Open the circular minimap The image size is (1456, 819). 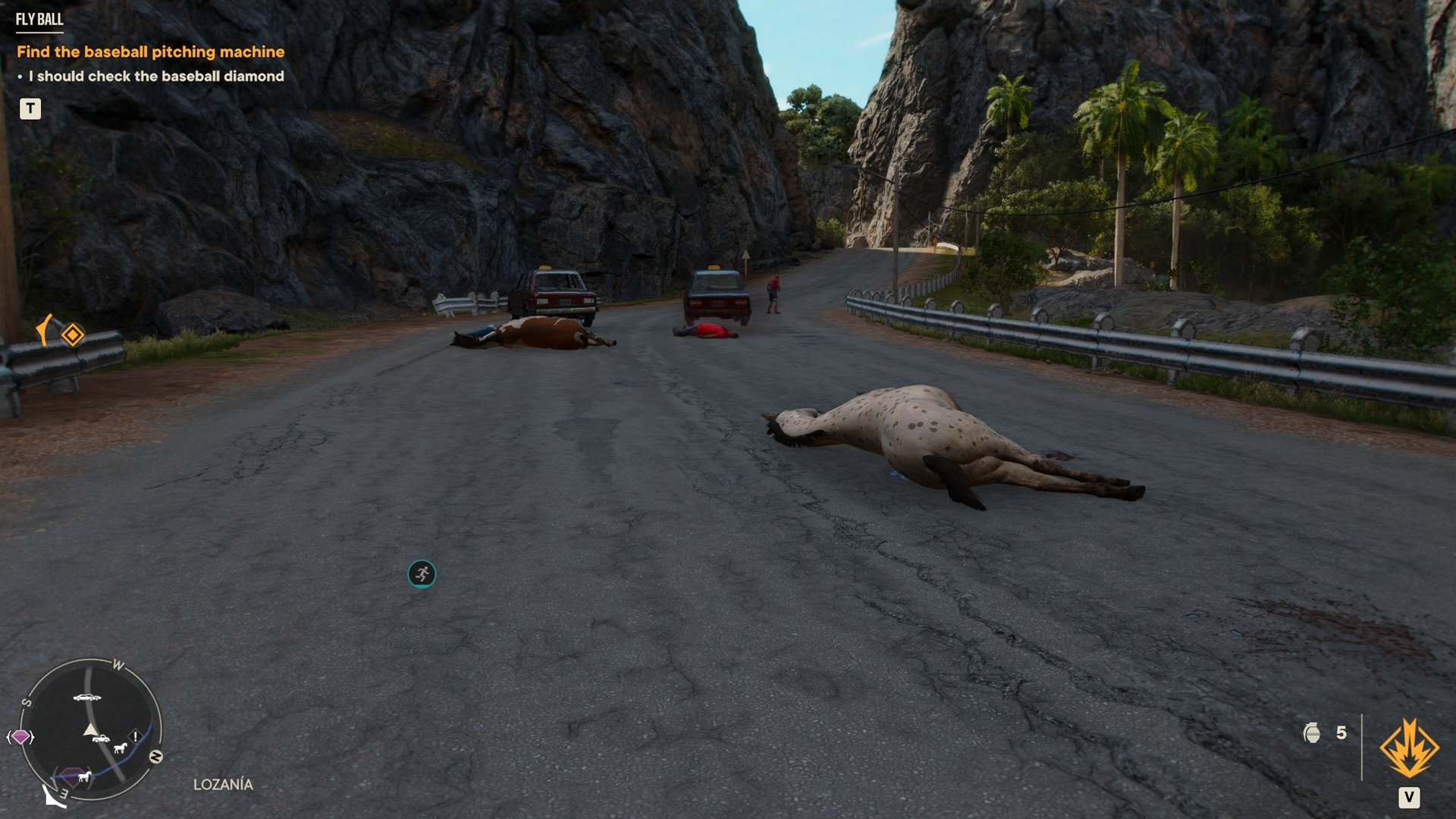(90, 729)
